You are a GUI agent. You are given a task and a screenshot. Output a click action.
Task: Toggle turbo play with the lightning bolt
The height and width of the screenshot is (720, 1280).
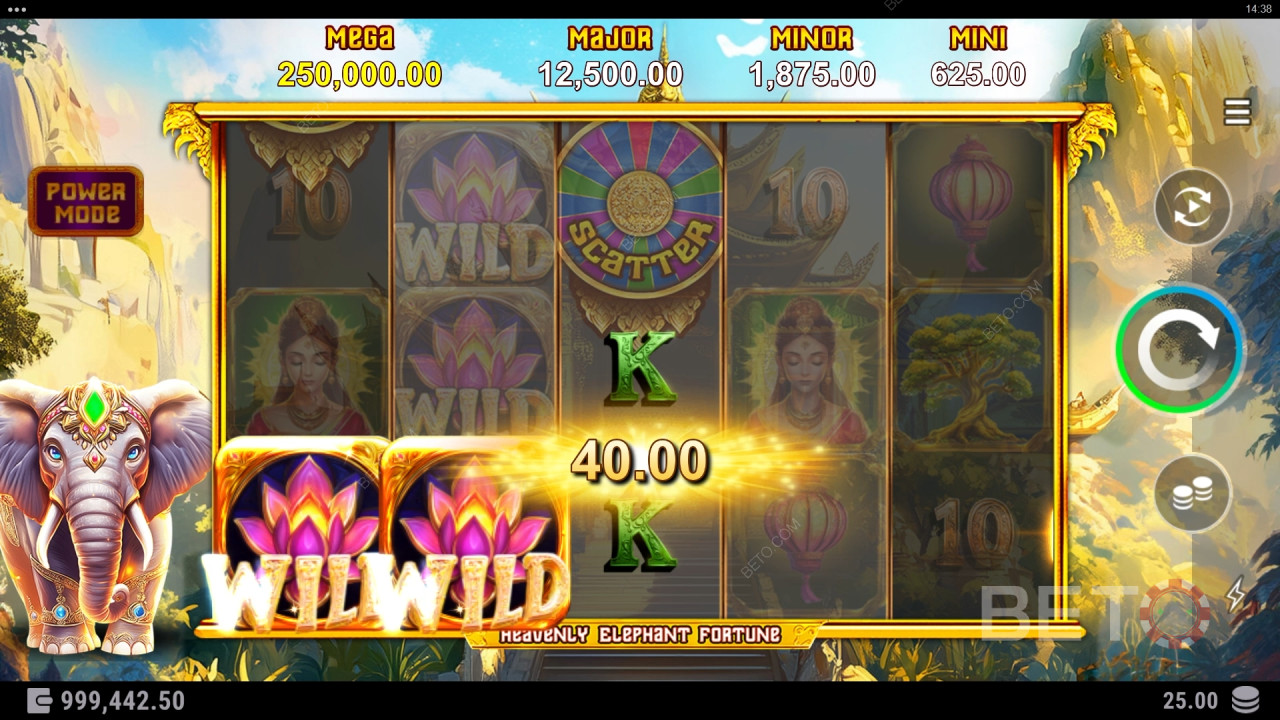(1236, 595)
